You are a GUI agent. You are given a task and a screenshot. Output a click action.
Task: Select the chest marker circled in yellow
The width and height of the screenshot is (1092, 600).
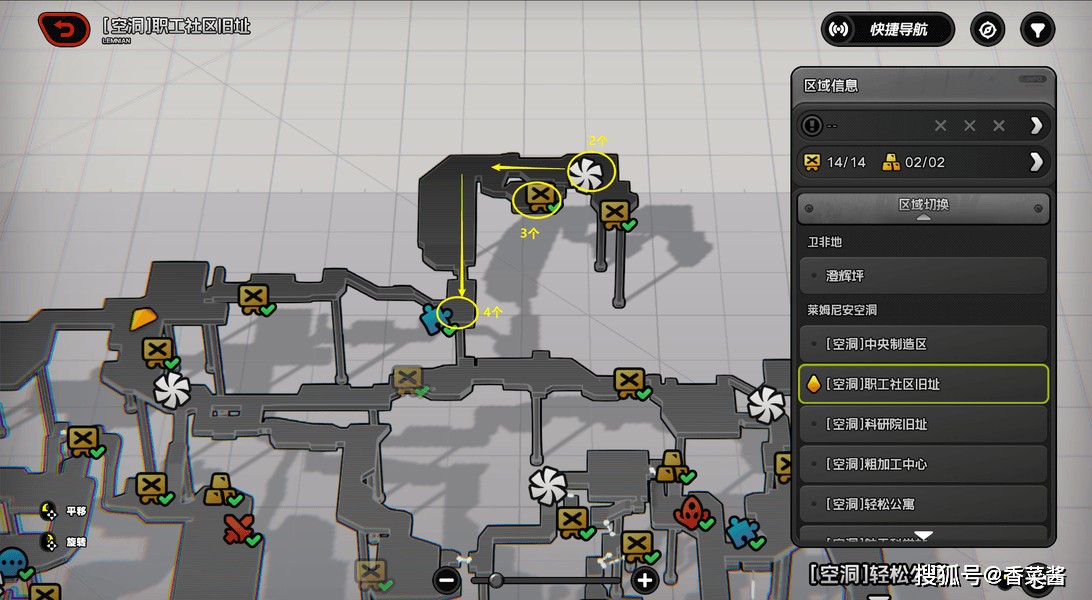[x=540, y=197]
